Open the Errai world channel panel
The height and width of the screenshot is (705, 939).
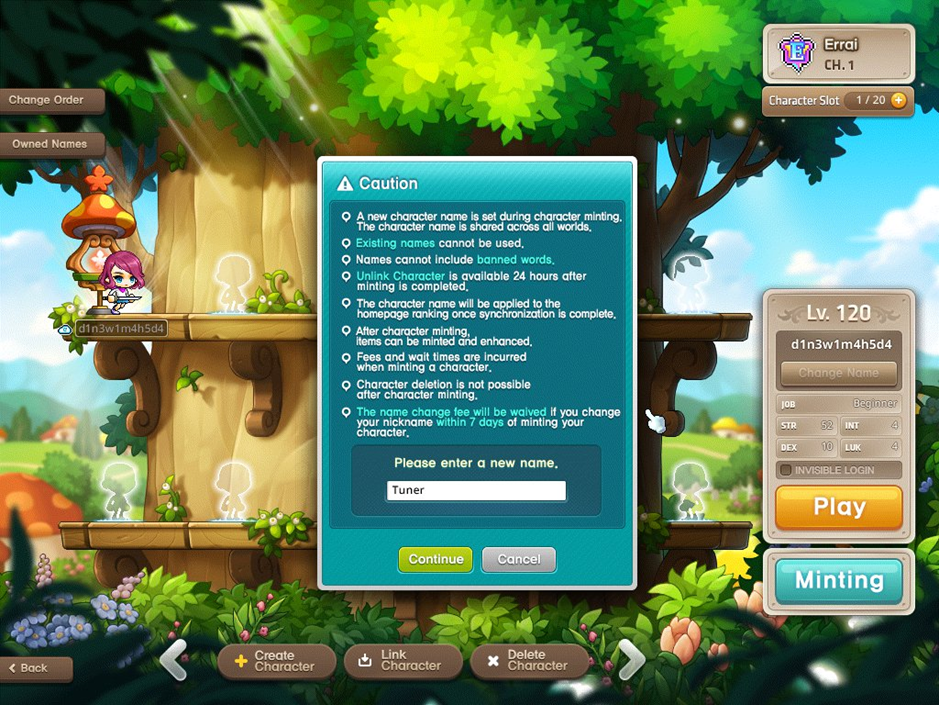coord(838,54)
